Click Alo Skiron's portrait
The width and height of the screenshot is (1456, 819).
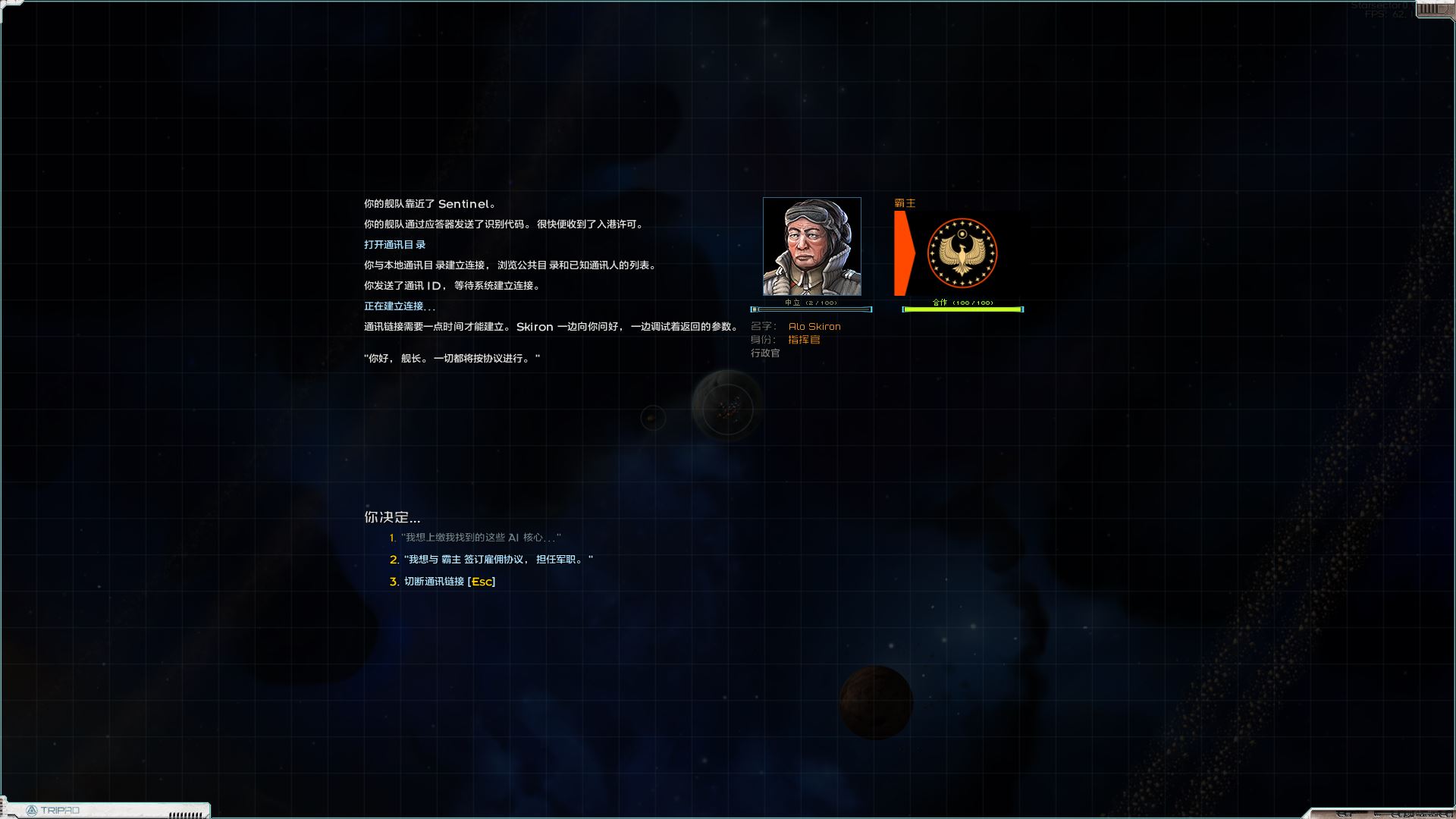(811, 246)
